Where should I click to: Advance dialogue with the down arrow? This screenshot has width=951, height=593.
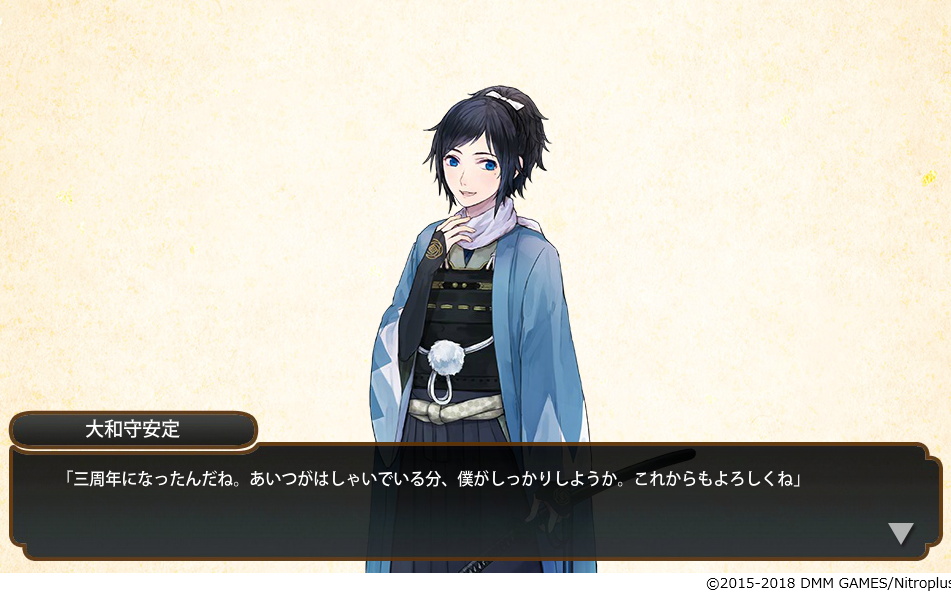pos(900,532)
